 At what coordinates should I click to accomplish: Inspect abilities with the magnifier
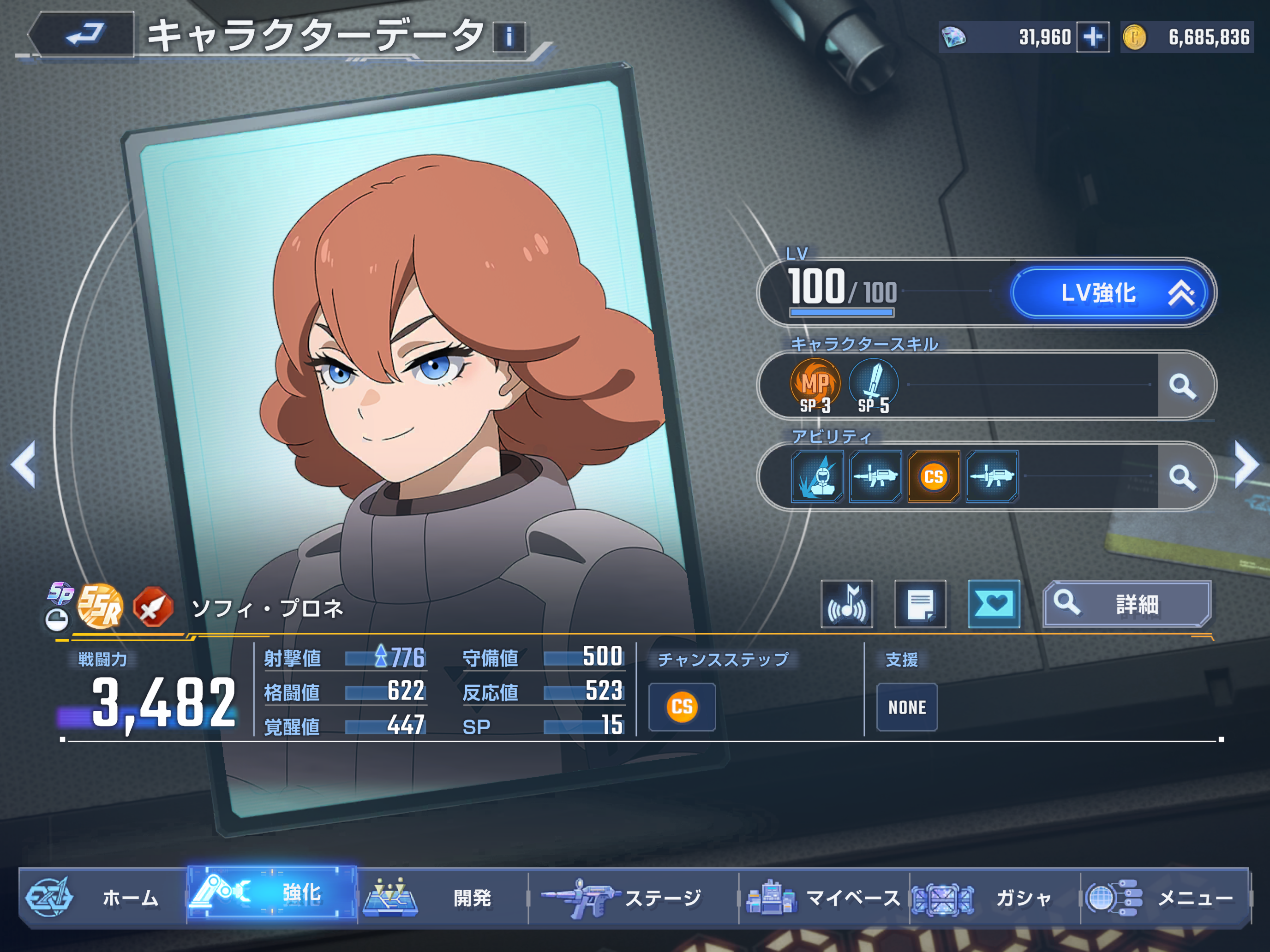[1183, 476]
